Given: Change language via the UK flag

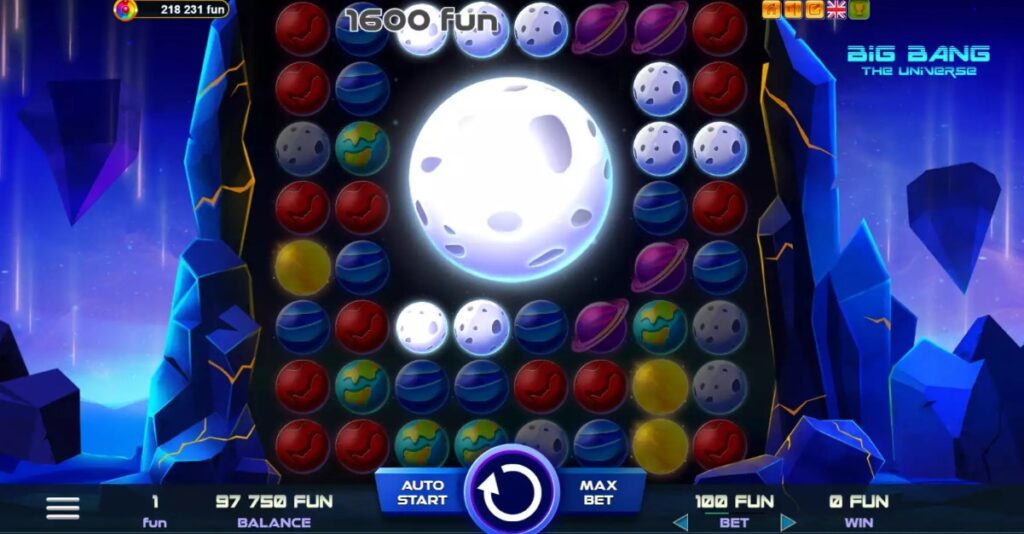Looking at the screenshot, I should pyautogui.click(x=836, y=10).
